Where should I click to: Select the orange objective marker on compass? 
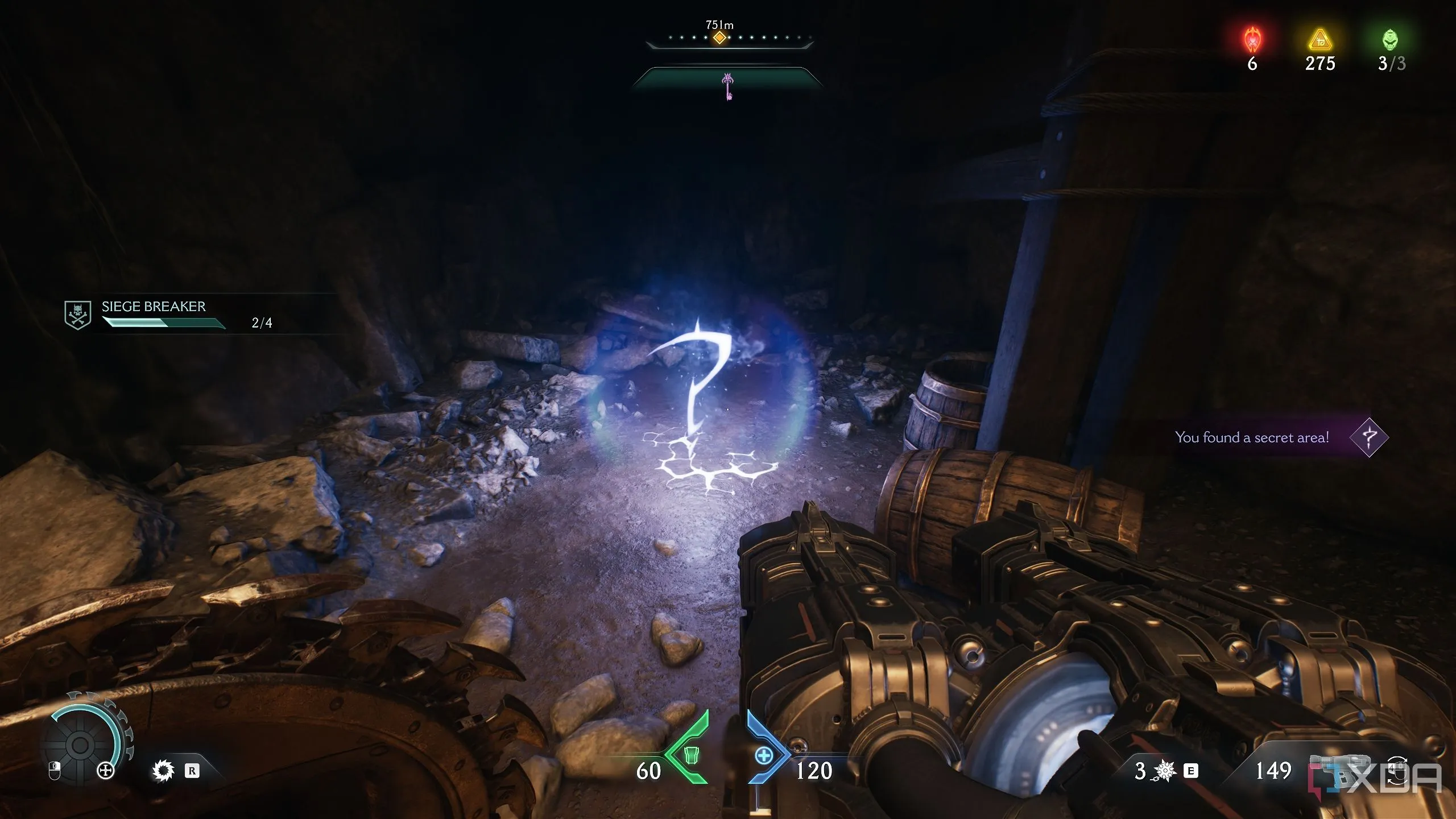pyautogui.click(x=719, y=38)
